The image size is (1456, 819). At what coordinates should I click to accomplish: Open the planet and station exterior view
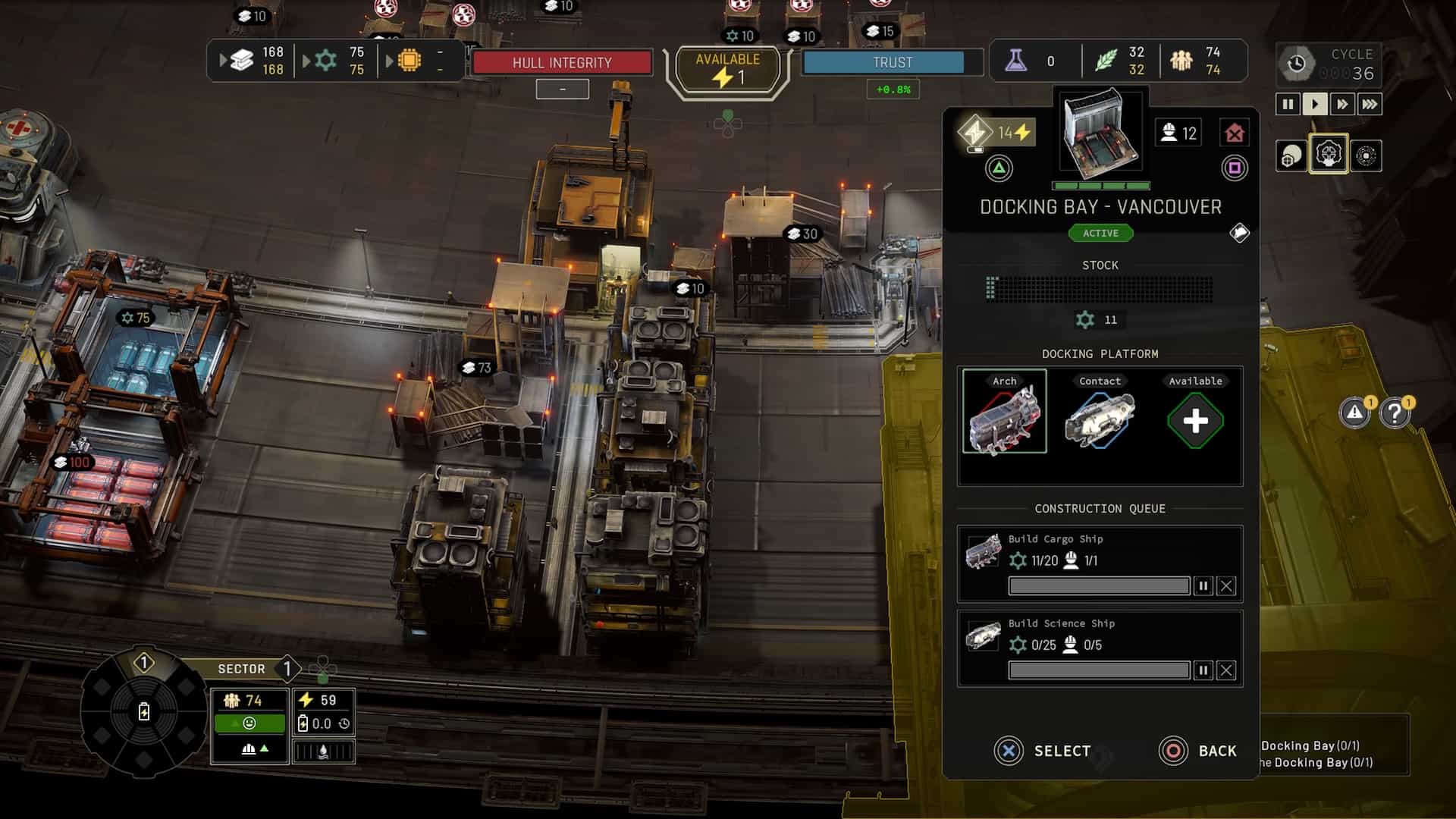click(x=1290, y=156)
